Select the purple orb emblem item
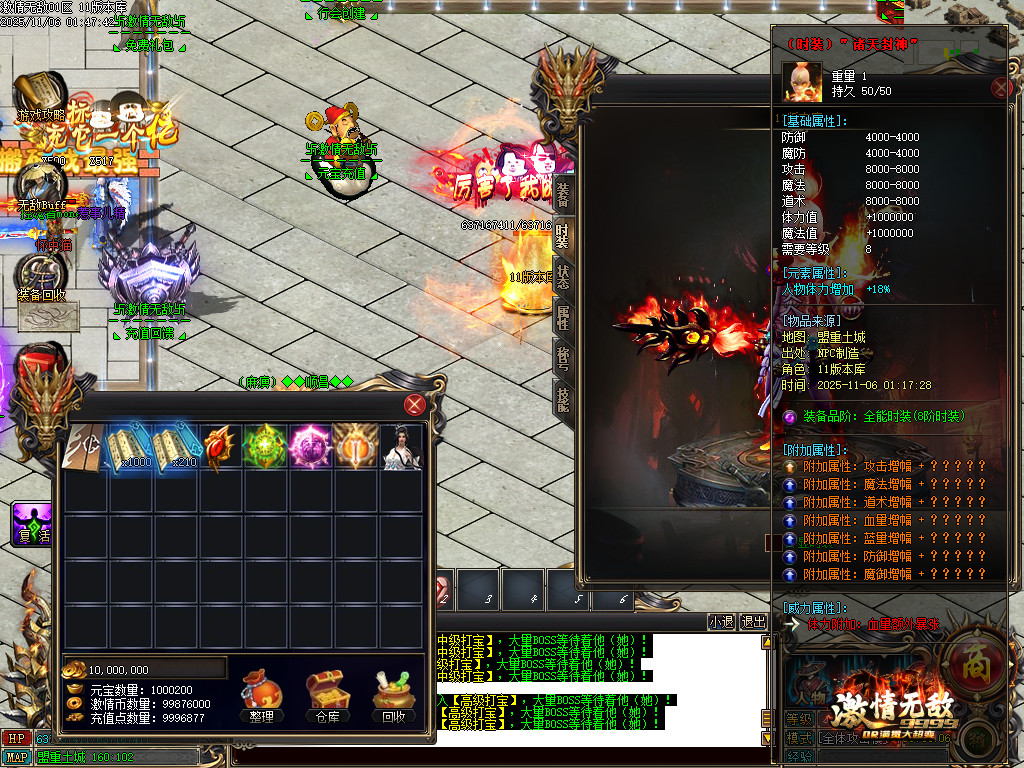The width and height of the screenshot is (1024, 768). pyautogui.click(x=311, y=447)
